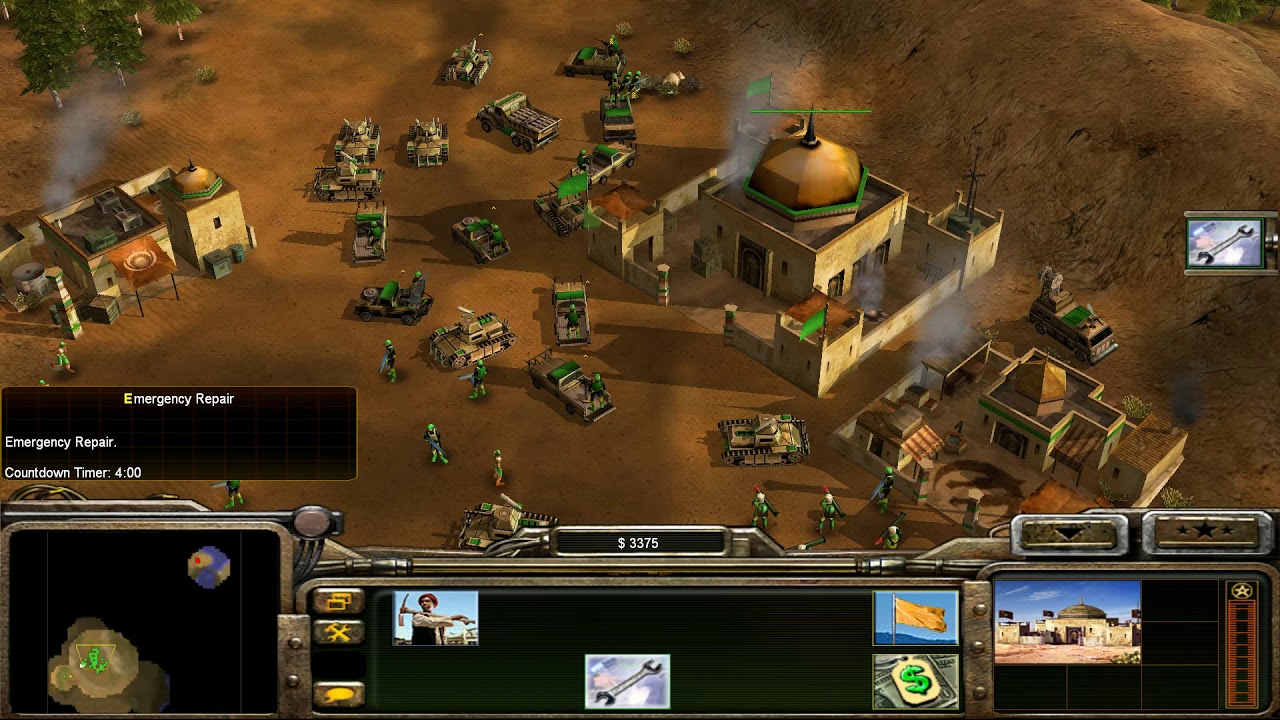Set rally point with the orange flag
Screen dimensions: 1280x720
[x=915, y=618]
